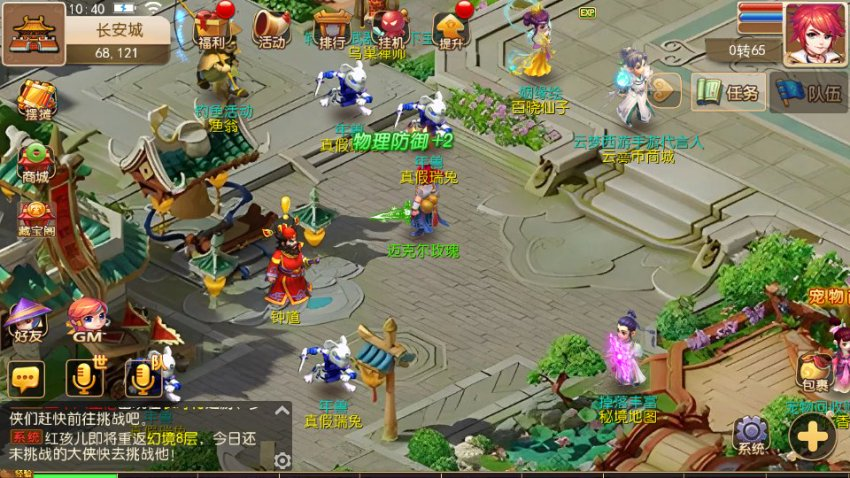Contact the GM helper icon
The image size is (850, 478).
pyautogui.click(x=88, y=322)
